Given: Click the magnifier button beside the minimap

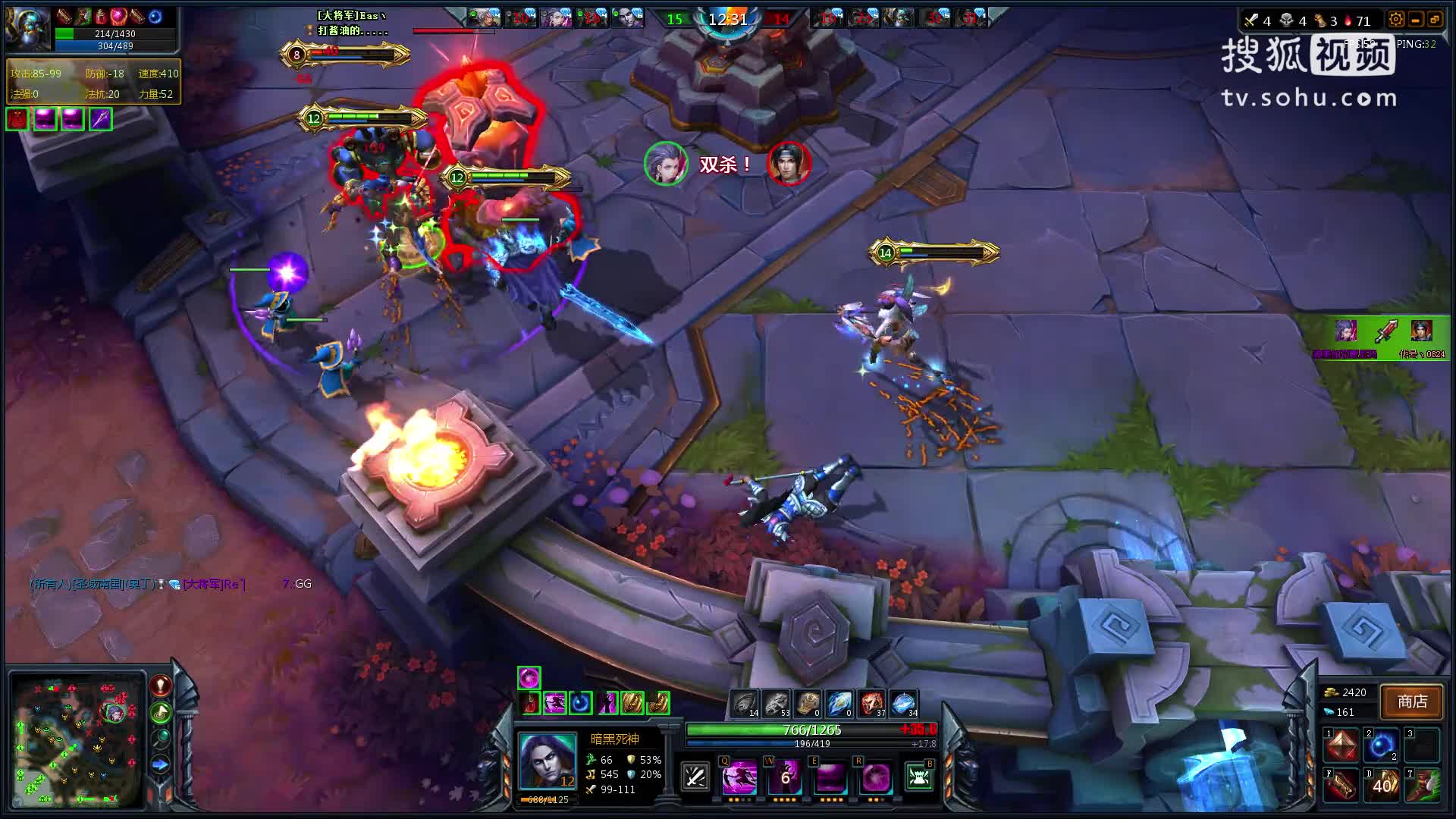Looking at the screenshot, I should [x=160, y=738].
